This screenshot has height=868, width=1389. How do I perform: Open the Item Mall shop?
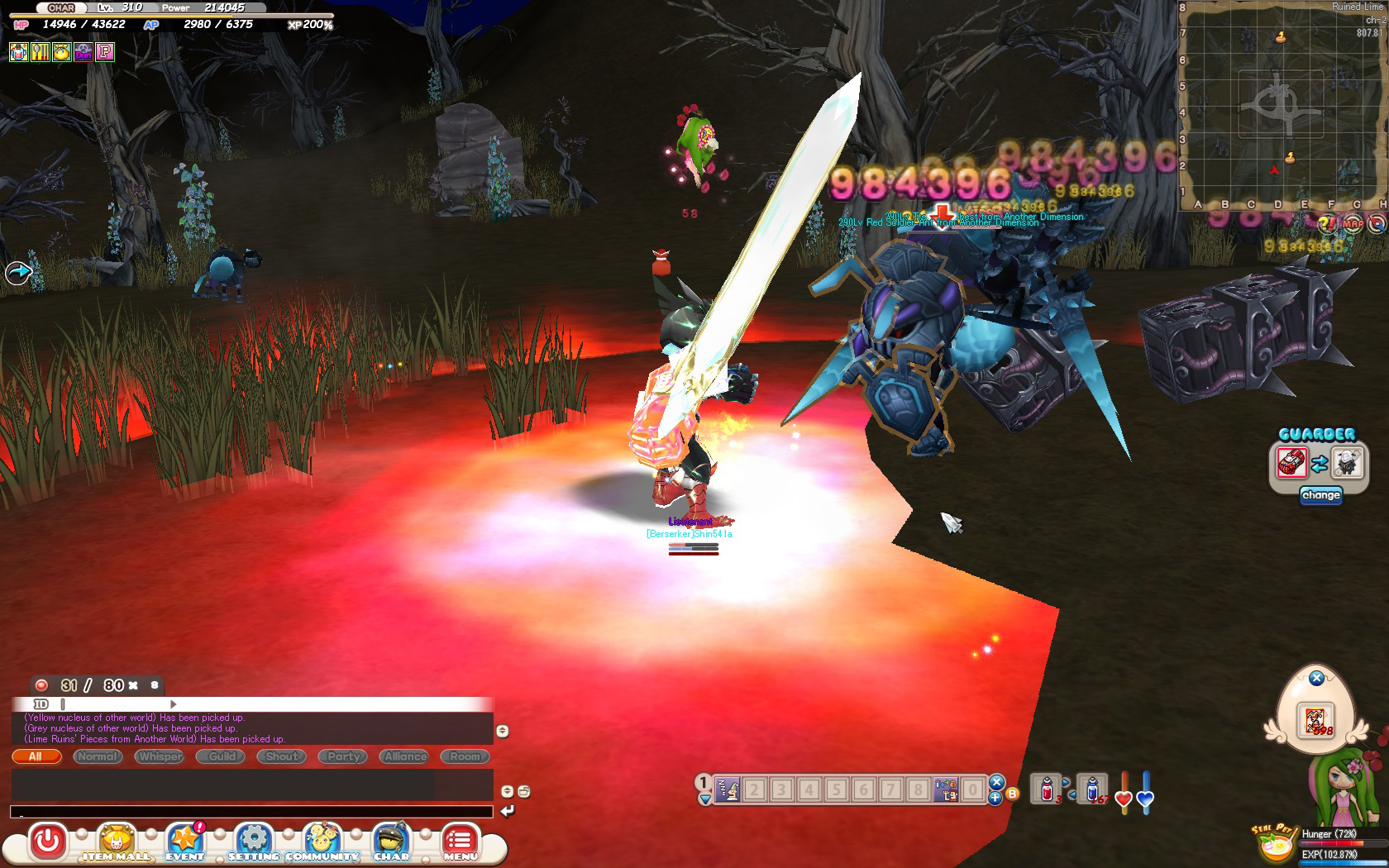(x=117, y=843)
